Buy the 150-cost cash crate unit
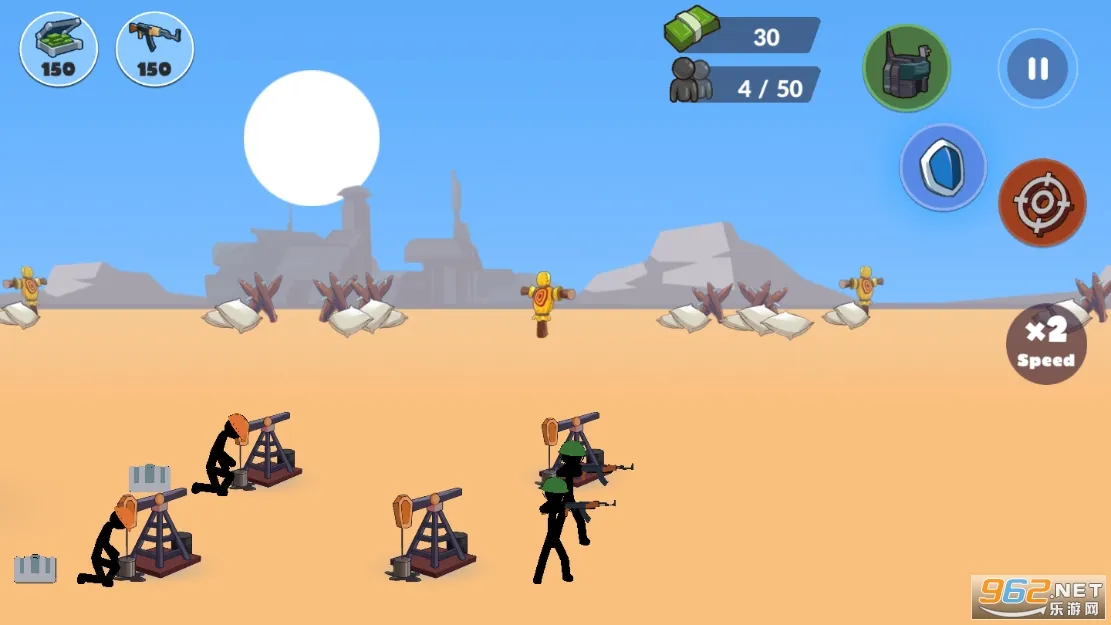This screenshot has height=625, width=1111. point(59,48)
